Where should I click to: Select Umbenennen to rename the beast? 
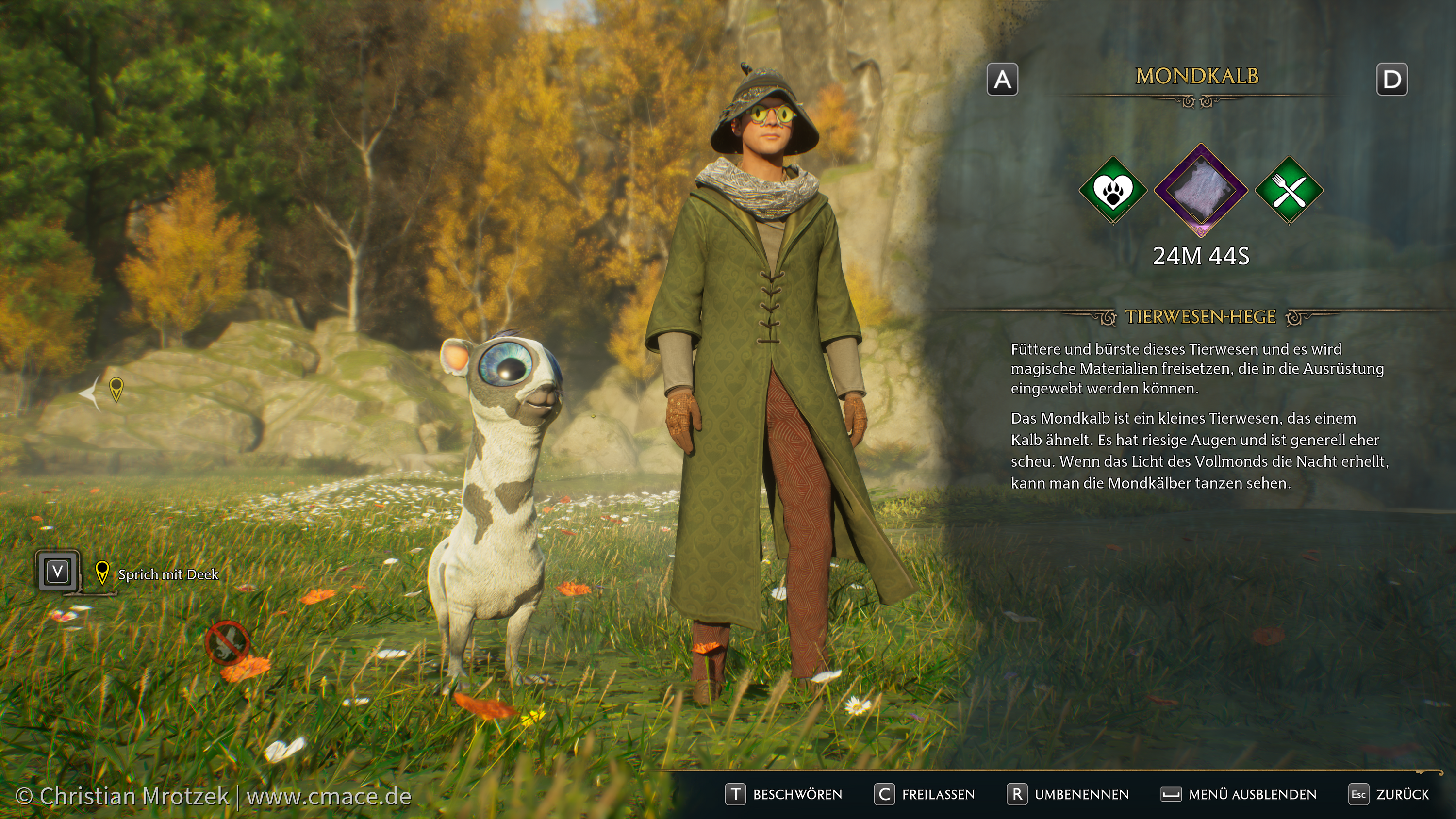coord(1068,795)
